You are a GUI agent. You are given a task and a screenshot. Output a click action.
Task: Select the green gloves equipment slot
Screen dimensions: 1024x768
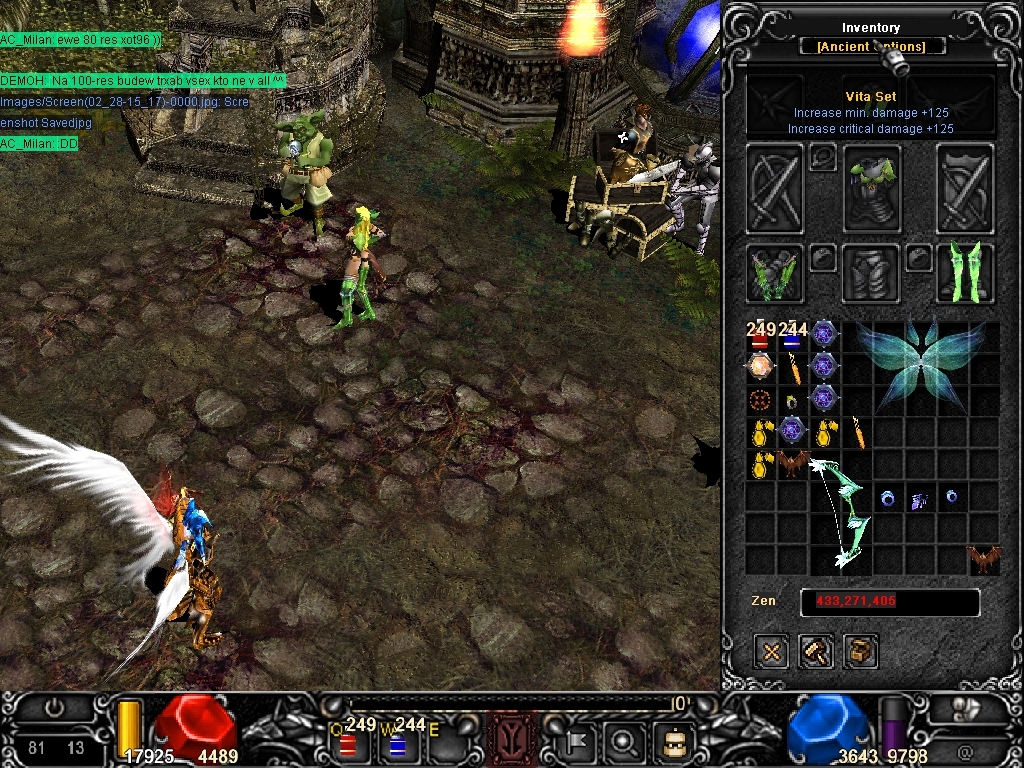[x=774, y=273]
